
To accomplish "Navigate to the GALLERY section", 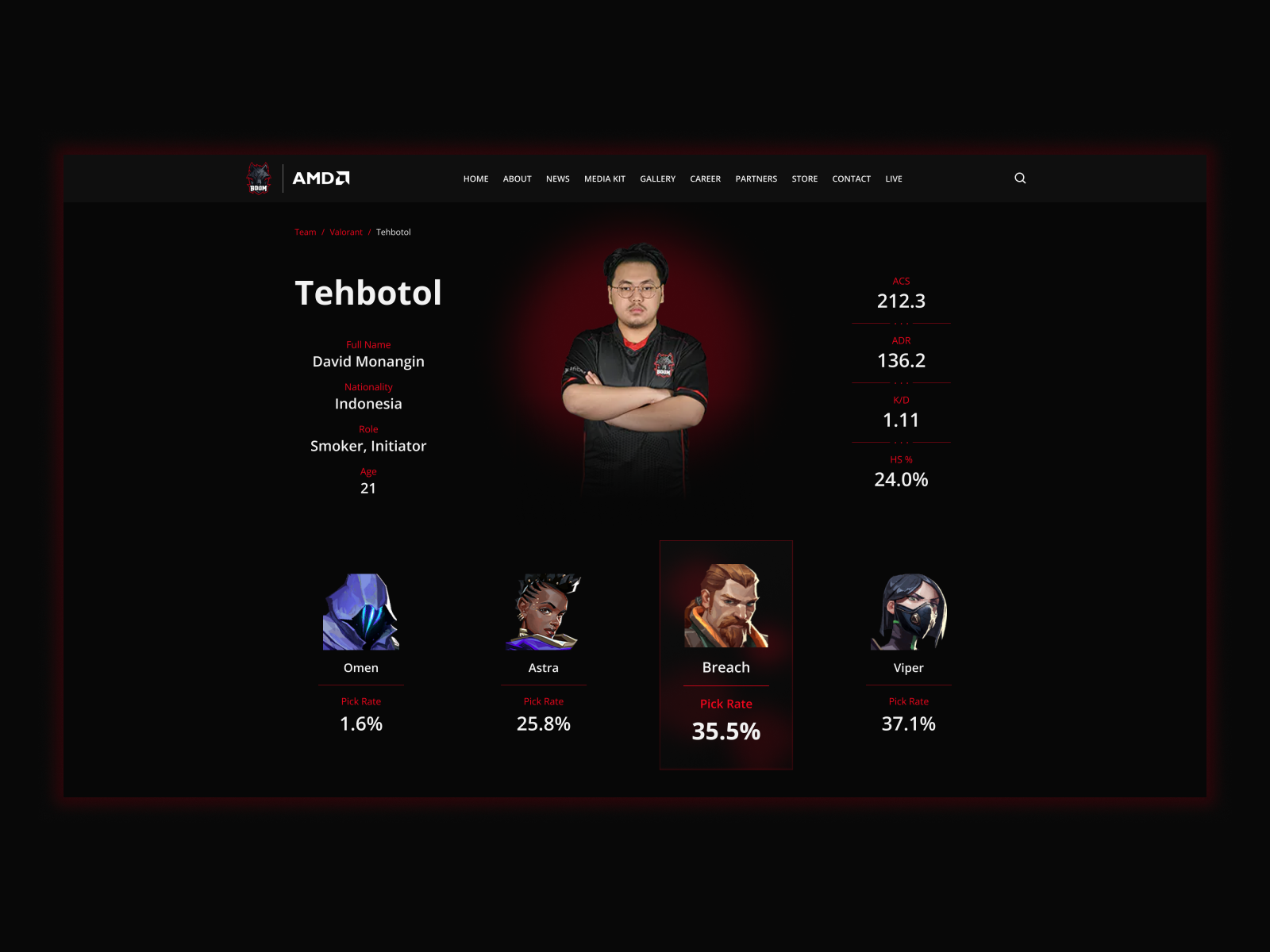I will tap(657, 178).
